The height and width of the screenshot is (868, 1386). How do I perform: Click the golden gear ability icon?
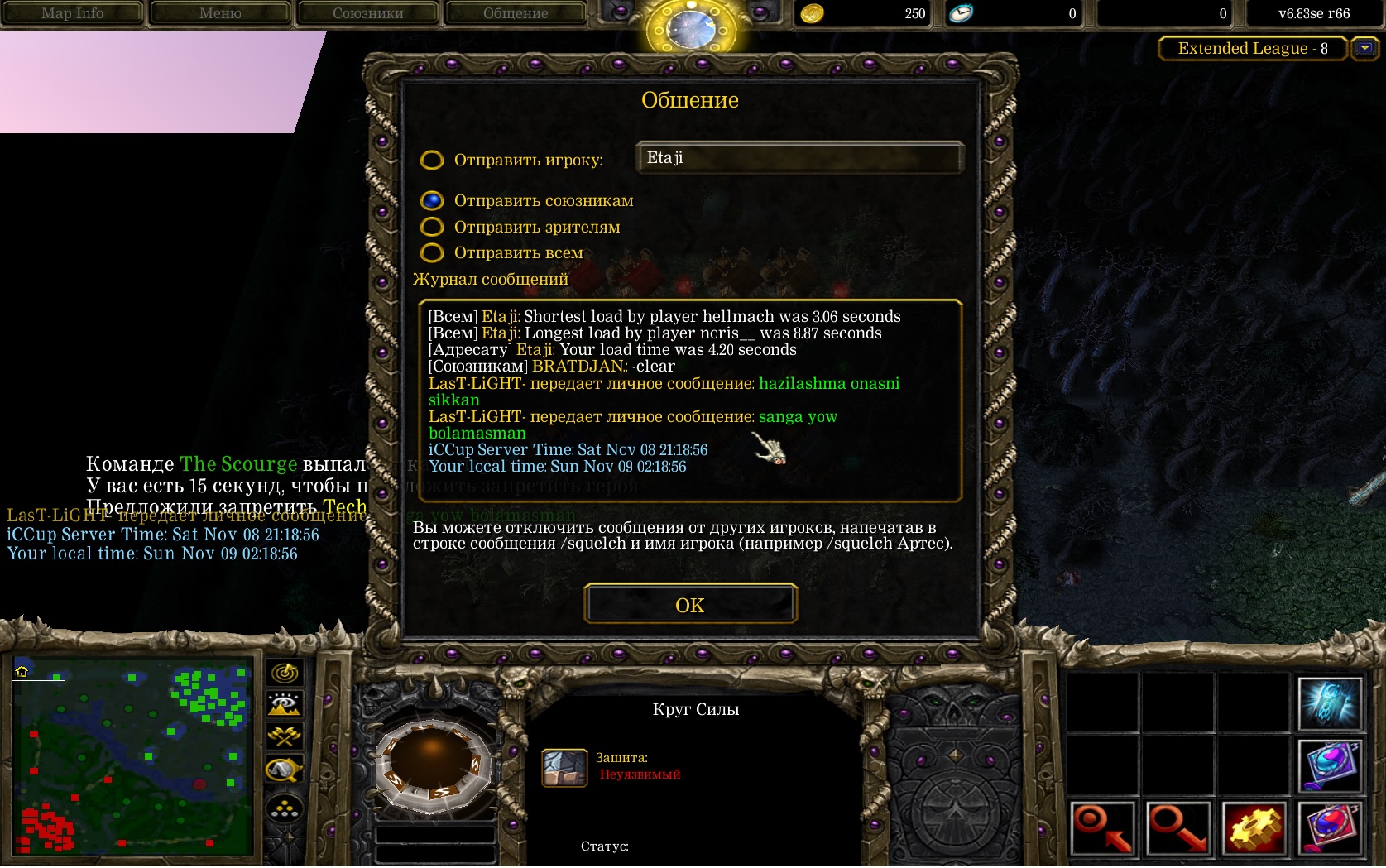point(1254,828)
